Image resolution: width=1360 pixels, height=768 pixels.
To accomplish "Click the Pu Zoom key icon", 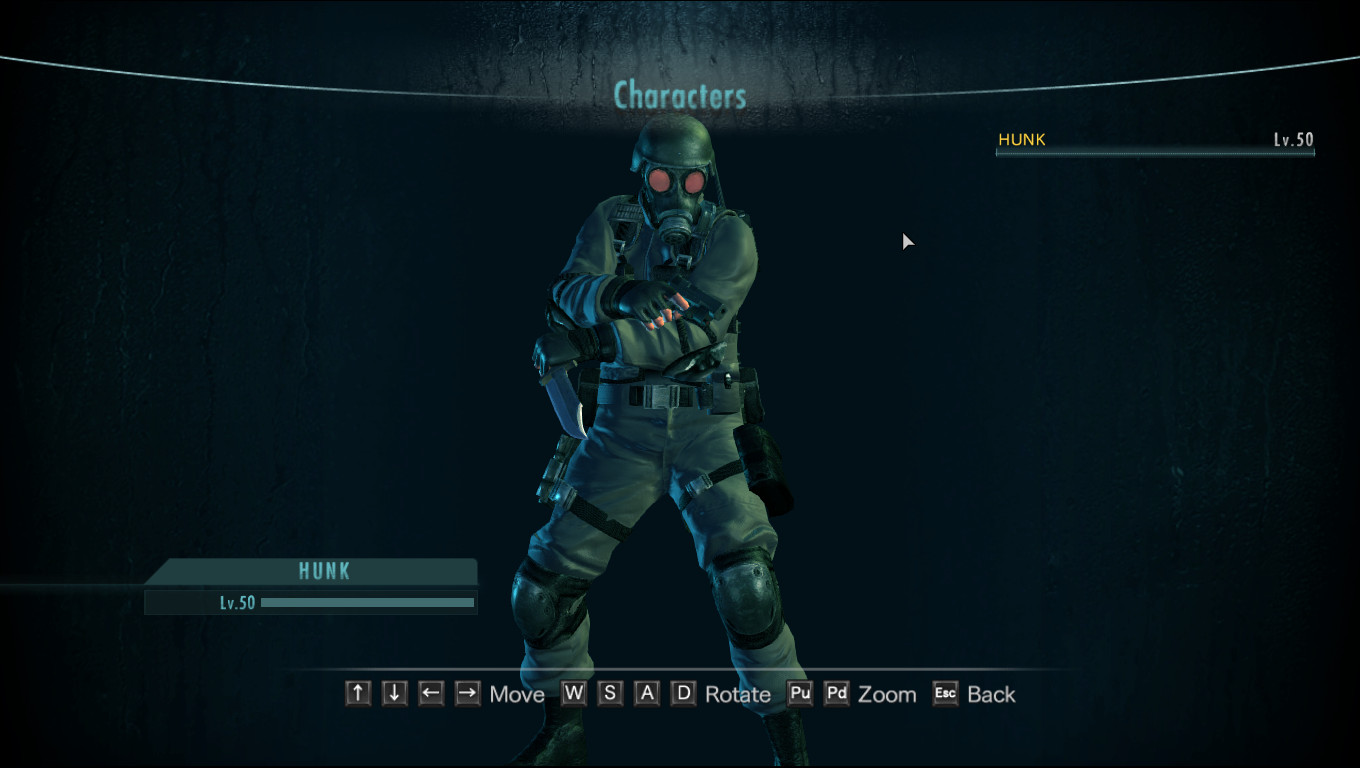I will pyautogui.click(x=799, y=692).
